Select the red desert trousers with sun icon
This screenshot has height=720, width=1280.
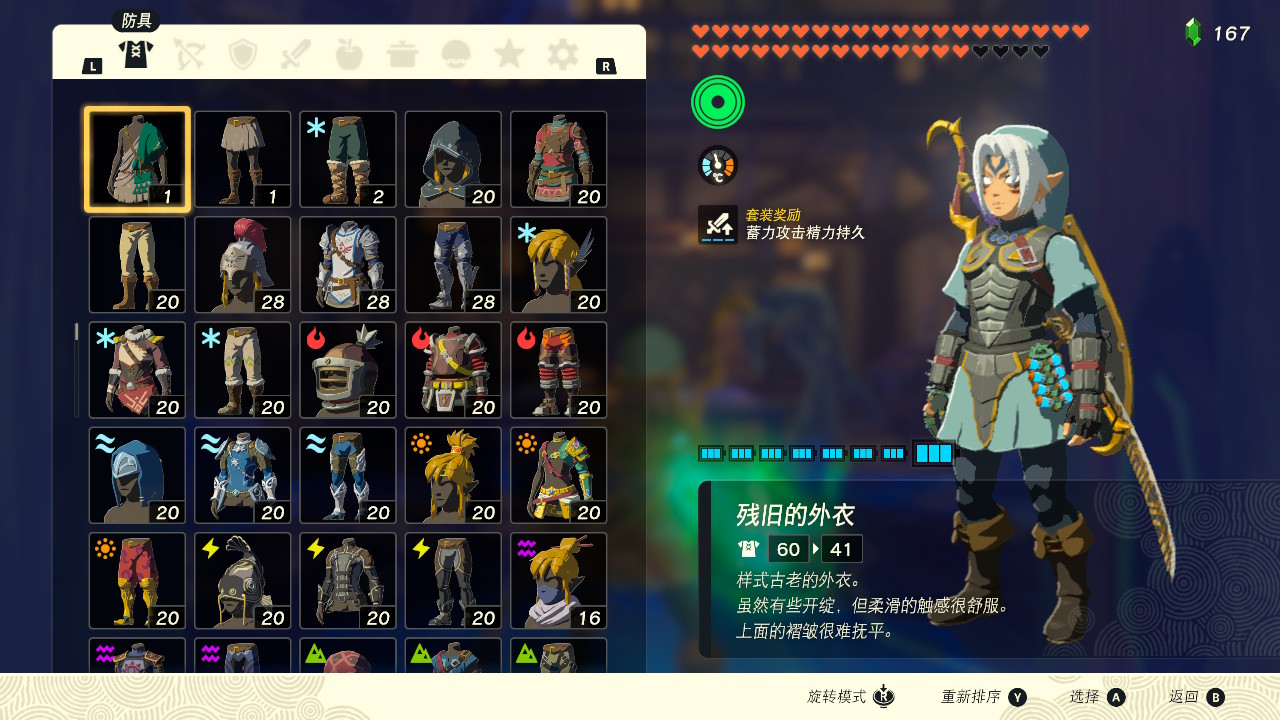click(x=138, y=581)
